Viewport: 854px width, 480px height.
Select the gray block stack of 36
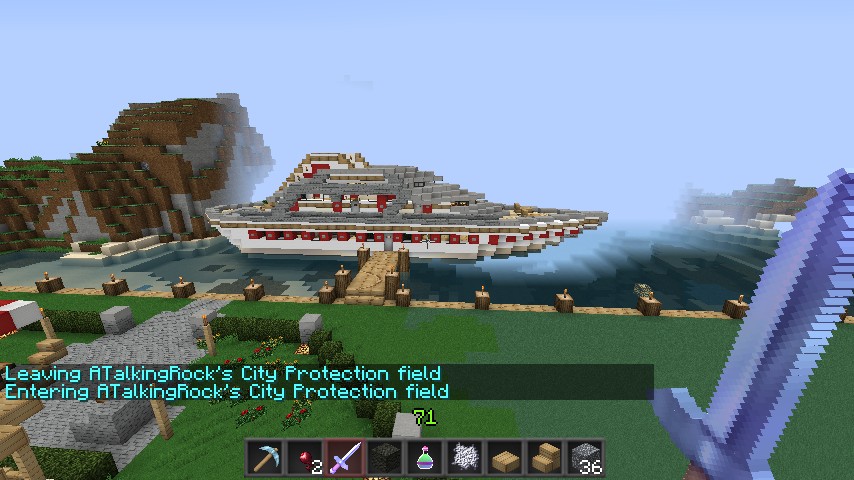point(585,459)
